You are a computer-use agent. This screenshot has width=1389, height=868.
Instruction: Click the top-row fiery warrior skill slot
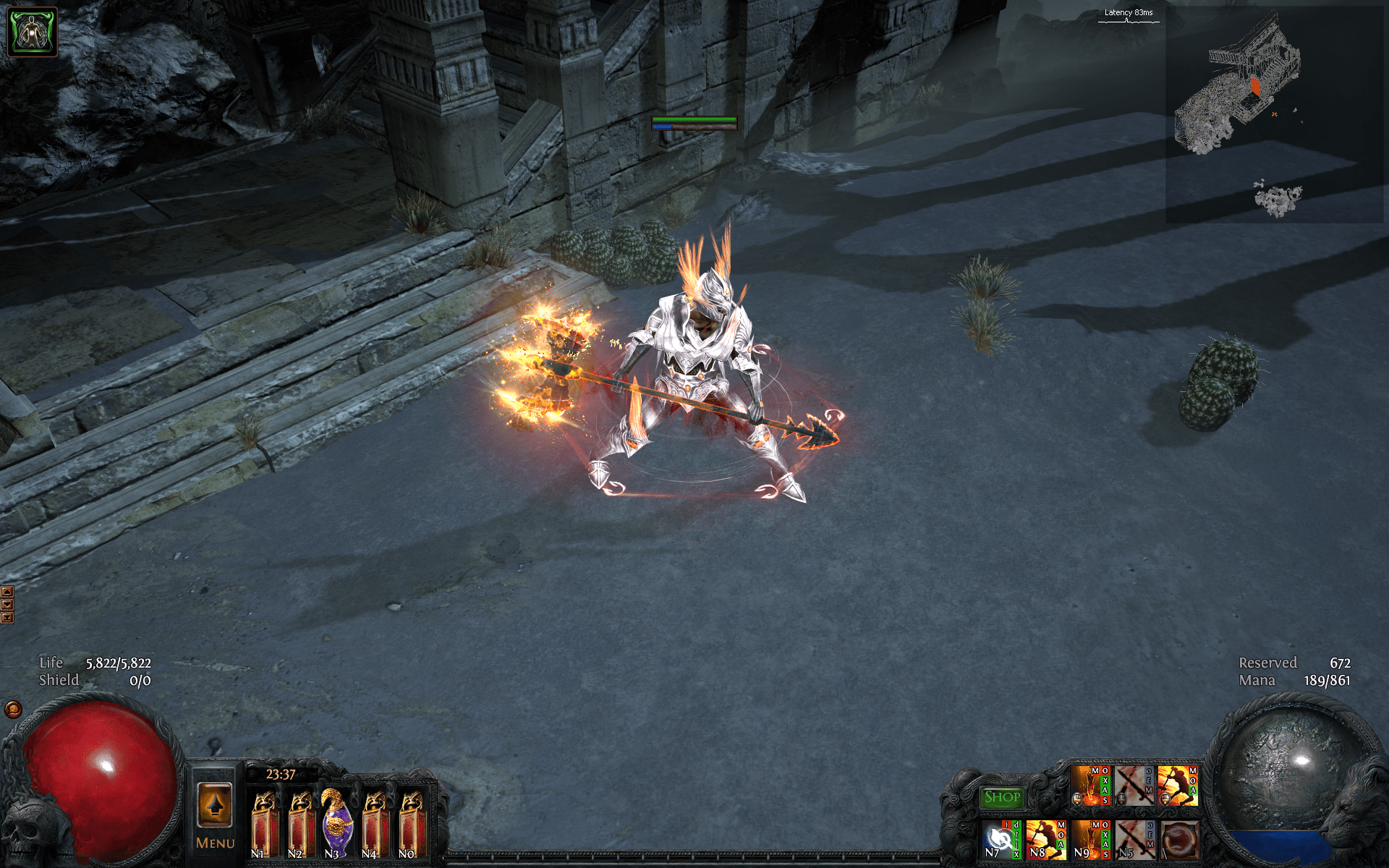coord(1177,786)
